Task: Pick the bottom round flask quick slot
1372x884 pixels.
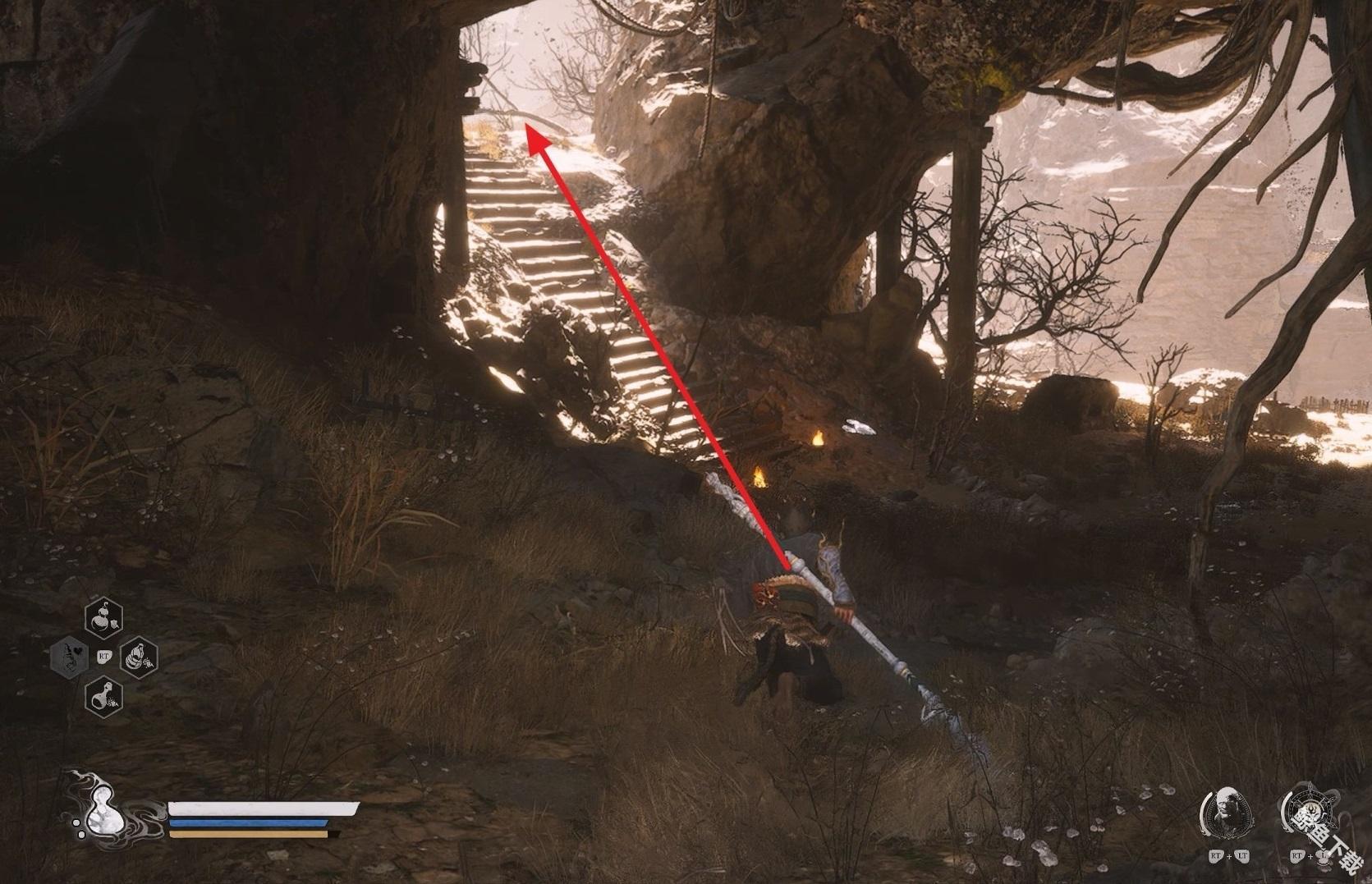Action: tap(104, 696)
